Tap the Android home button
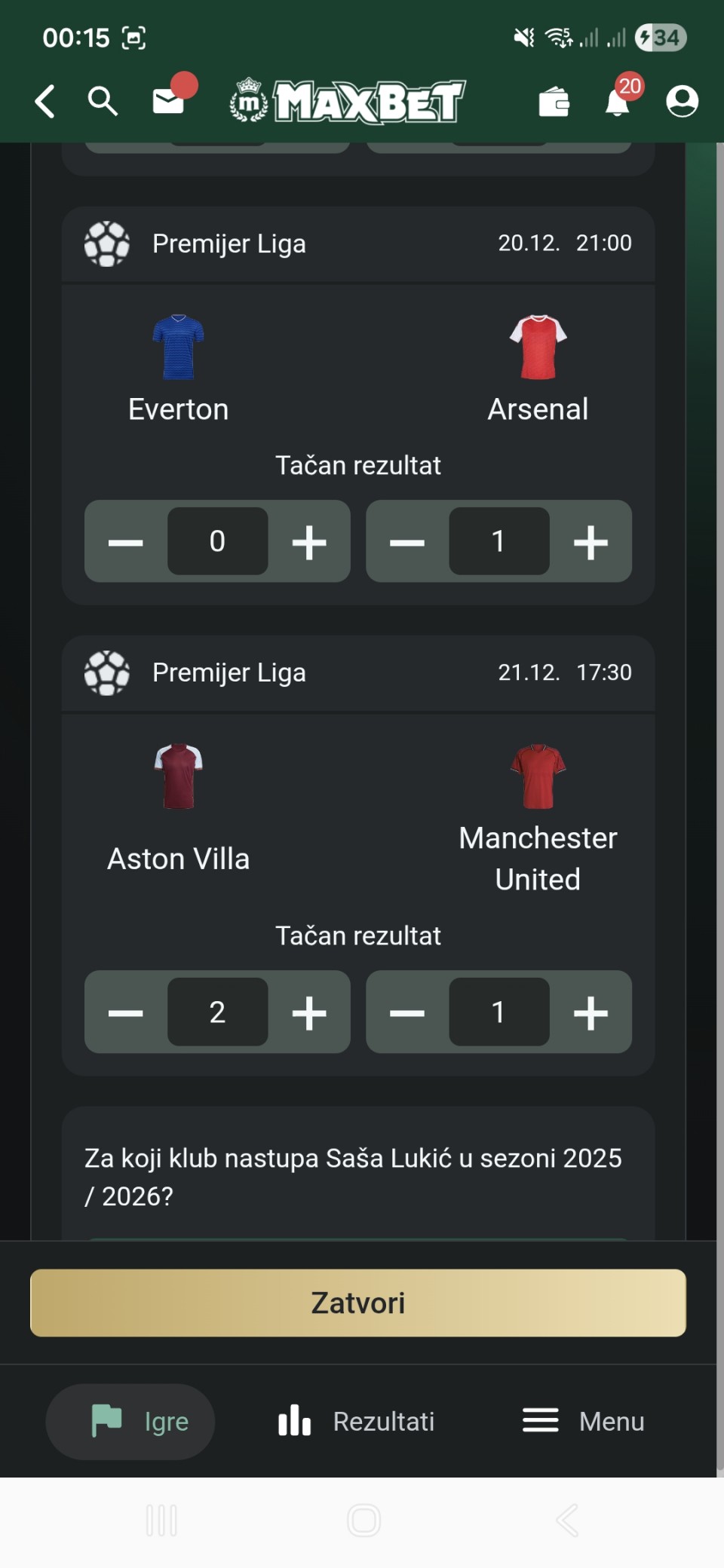Viewport: 724px width, 1568px height. coord(364,1521)
